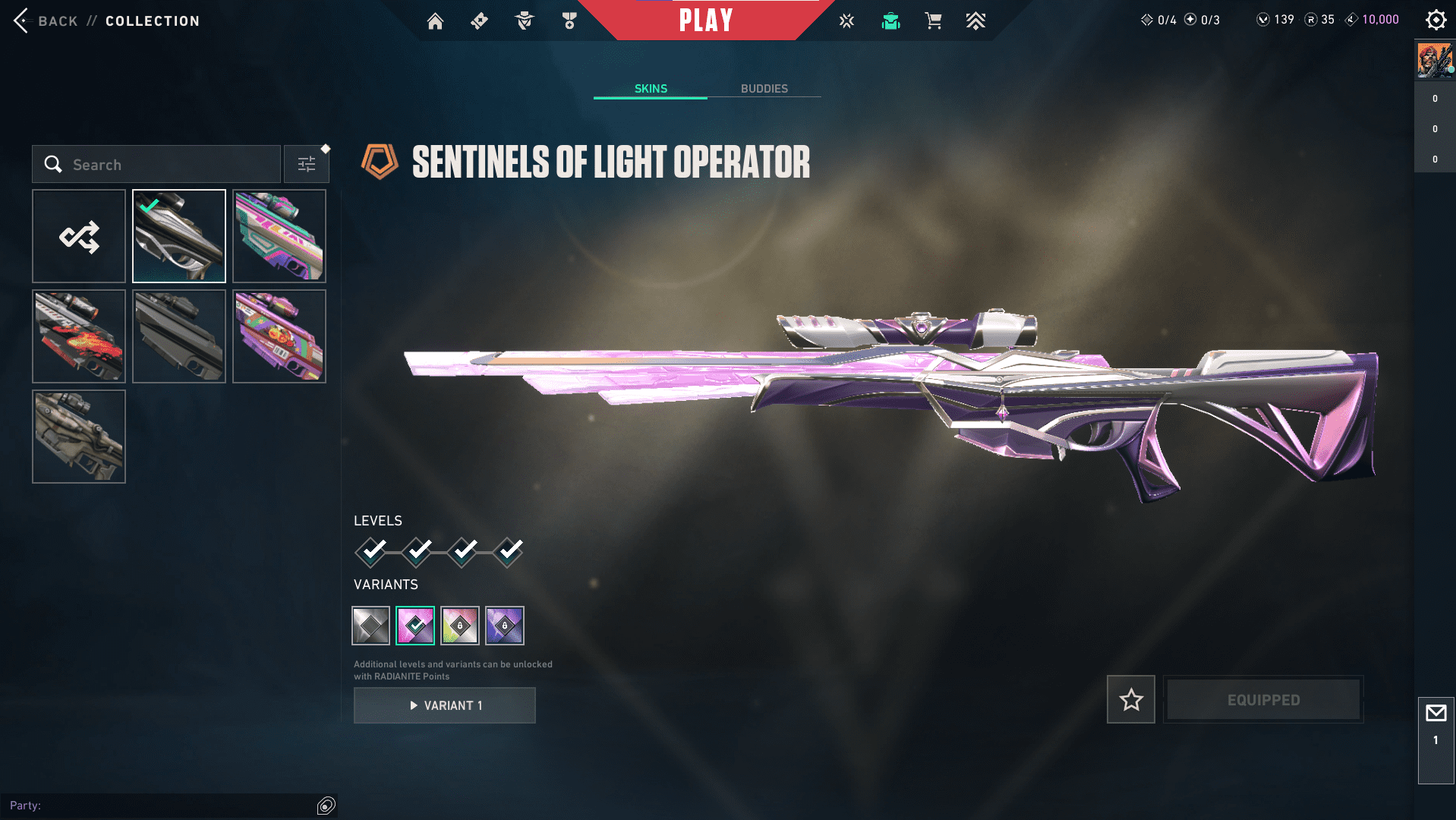Choose the grey base variant swatch
1456x820 pixels.
(x=371, y=626)
